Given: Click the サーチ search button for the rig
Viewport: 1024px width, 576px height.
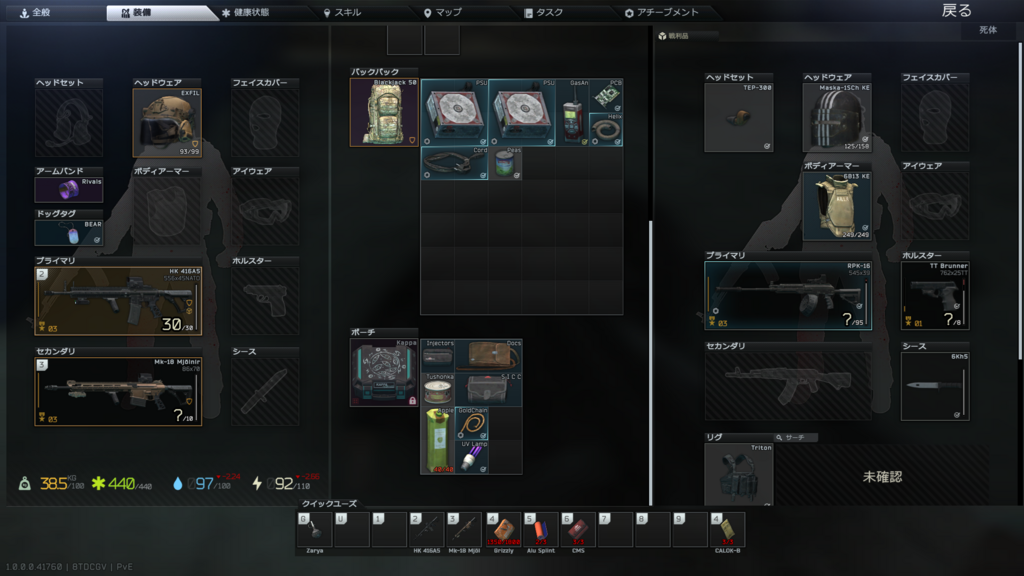Looking at the screenshot, I should click(x=799, y=438).
